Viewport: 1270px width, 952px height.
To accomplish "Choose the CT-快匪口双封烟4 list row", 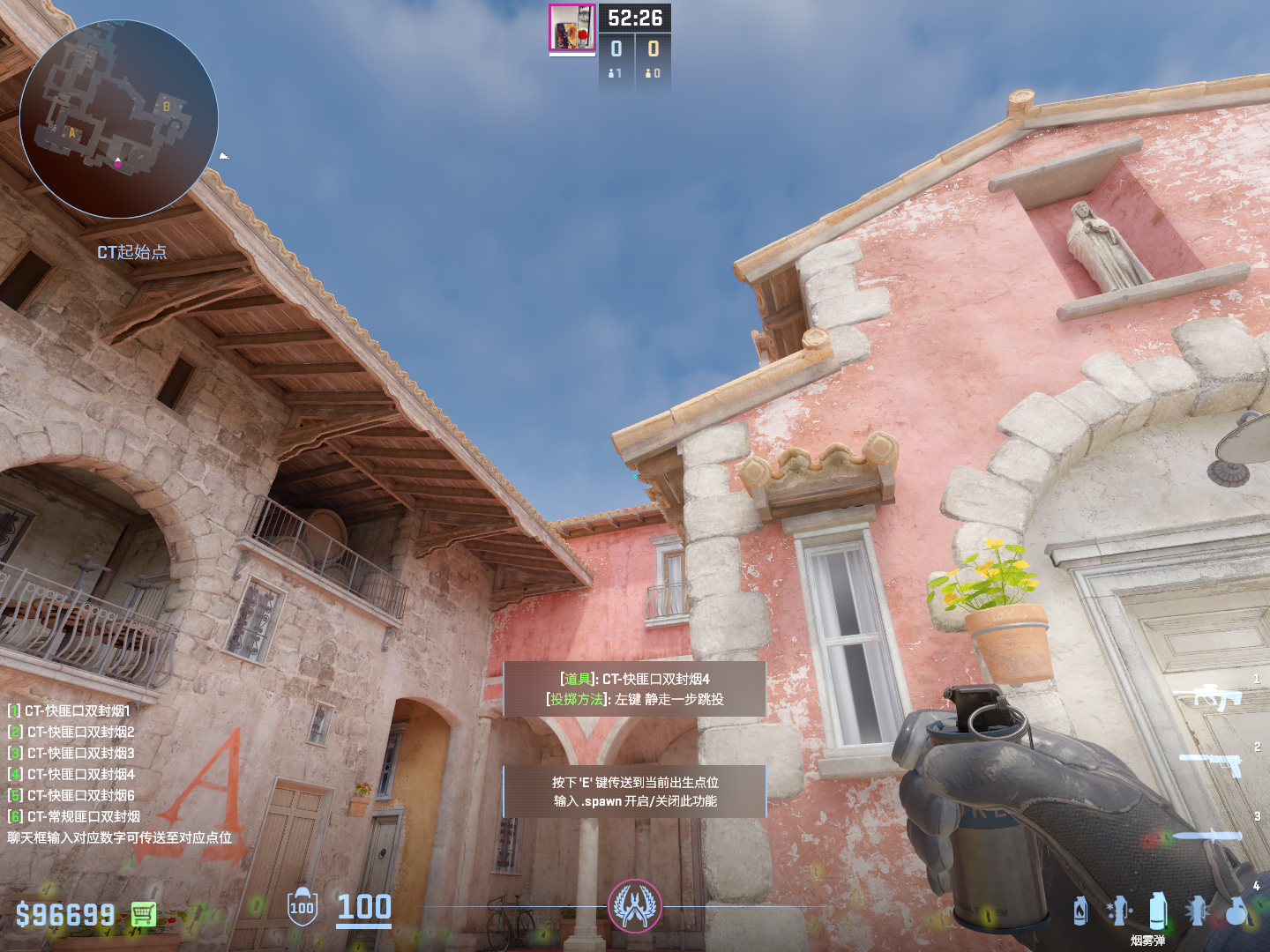I will pyautogui.click(x=72, y=774).
